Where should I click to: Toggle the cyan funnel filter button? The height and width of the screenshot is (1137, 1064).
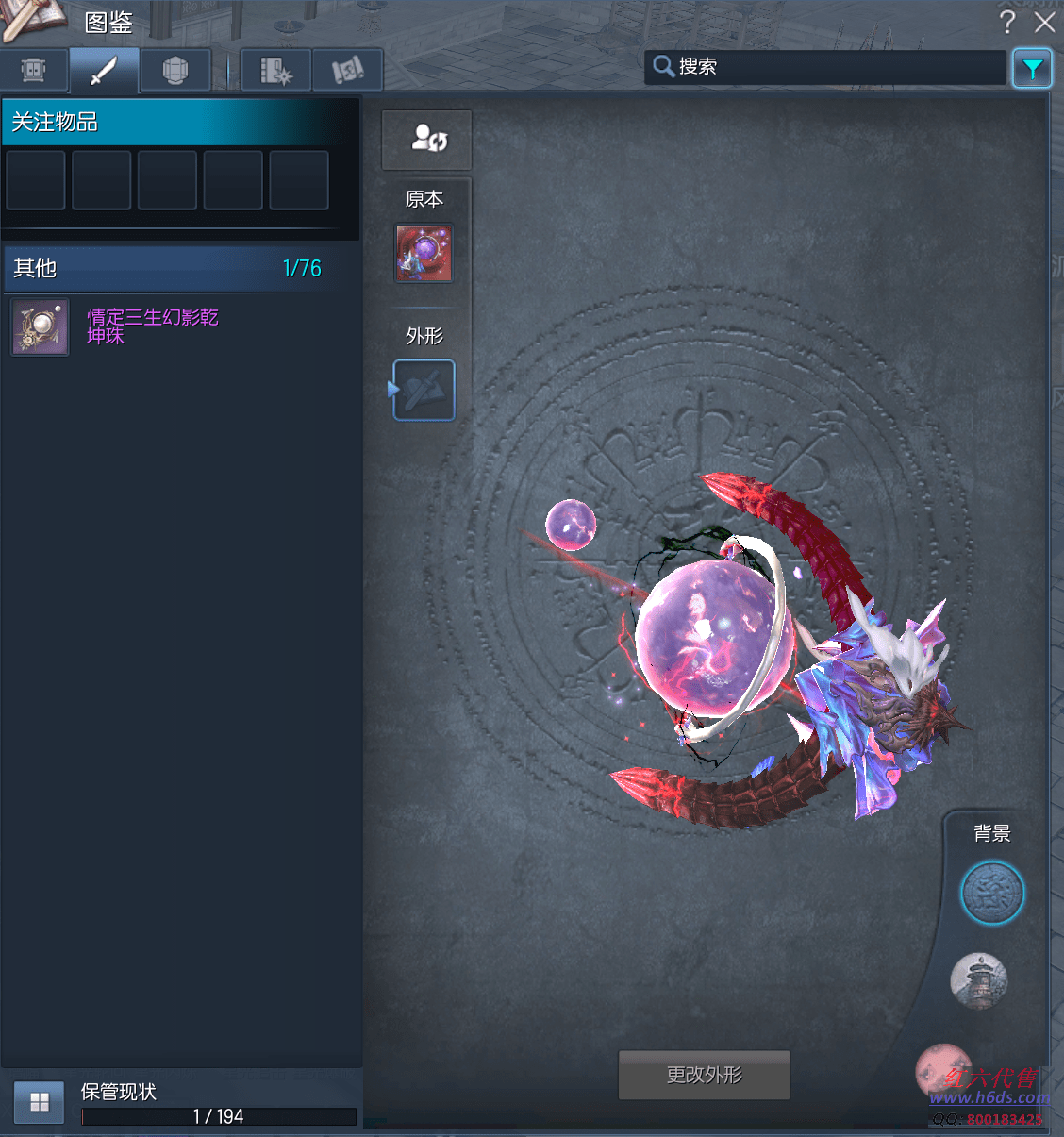point(1032,69)
